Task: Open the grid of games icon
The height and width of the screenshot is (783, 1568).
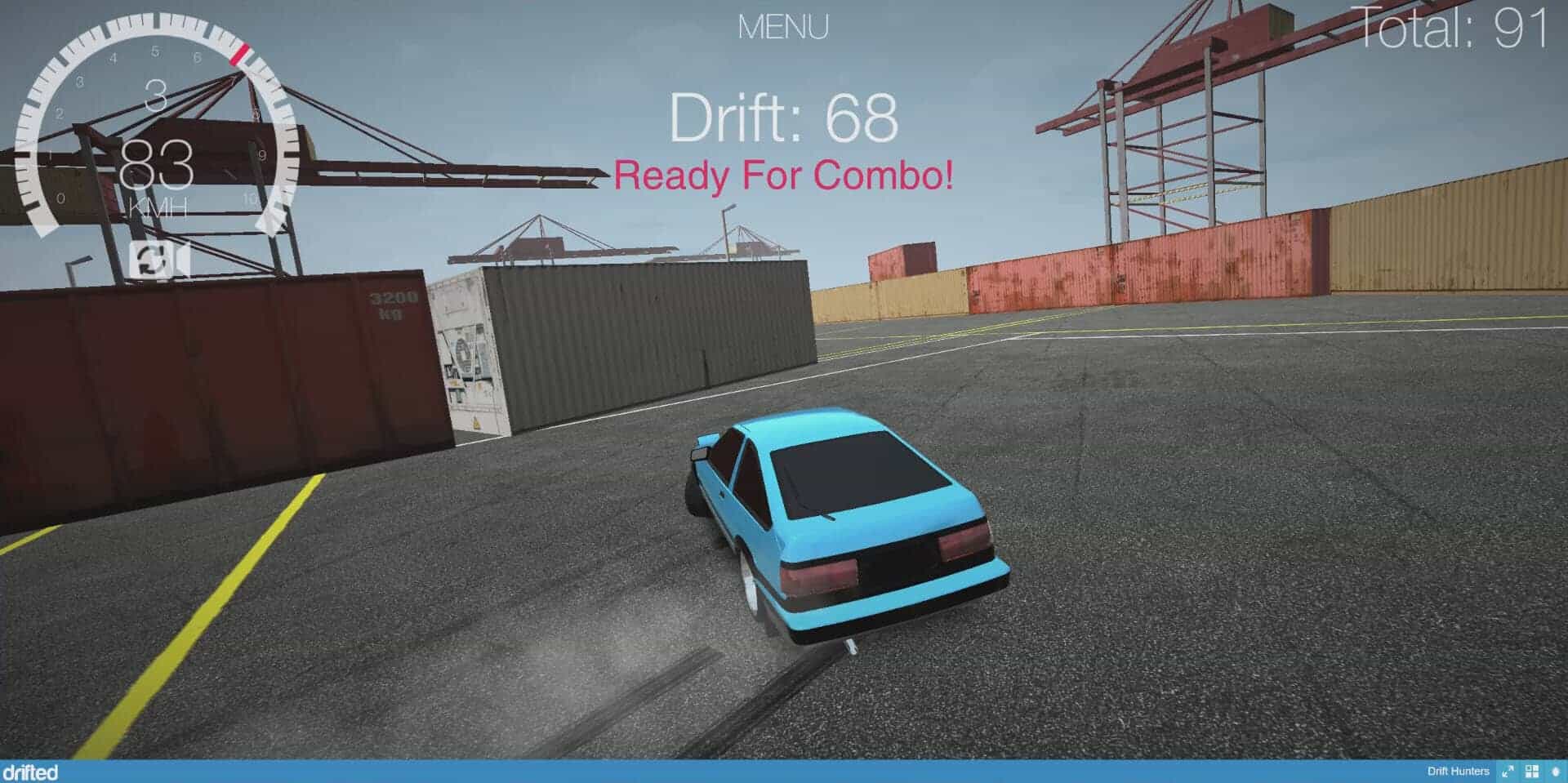Action: point(1532,772)
